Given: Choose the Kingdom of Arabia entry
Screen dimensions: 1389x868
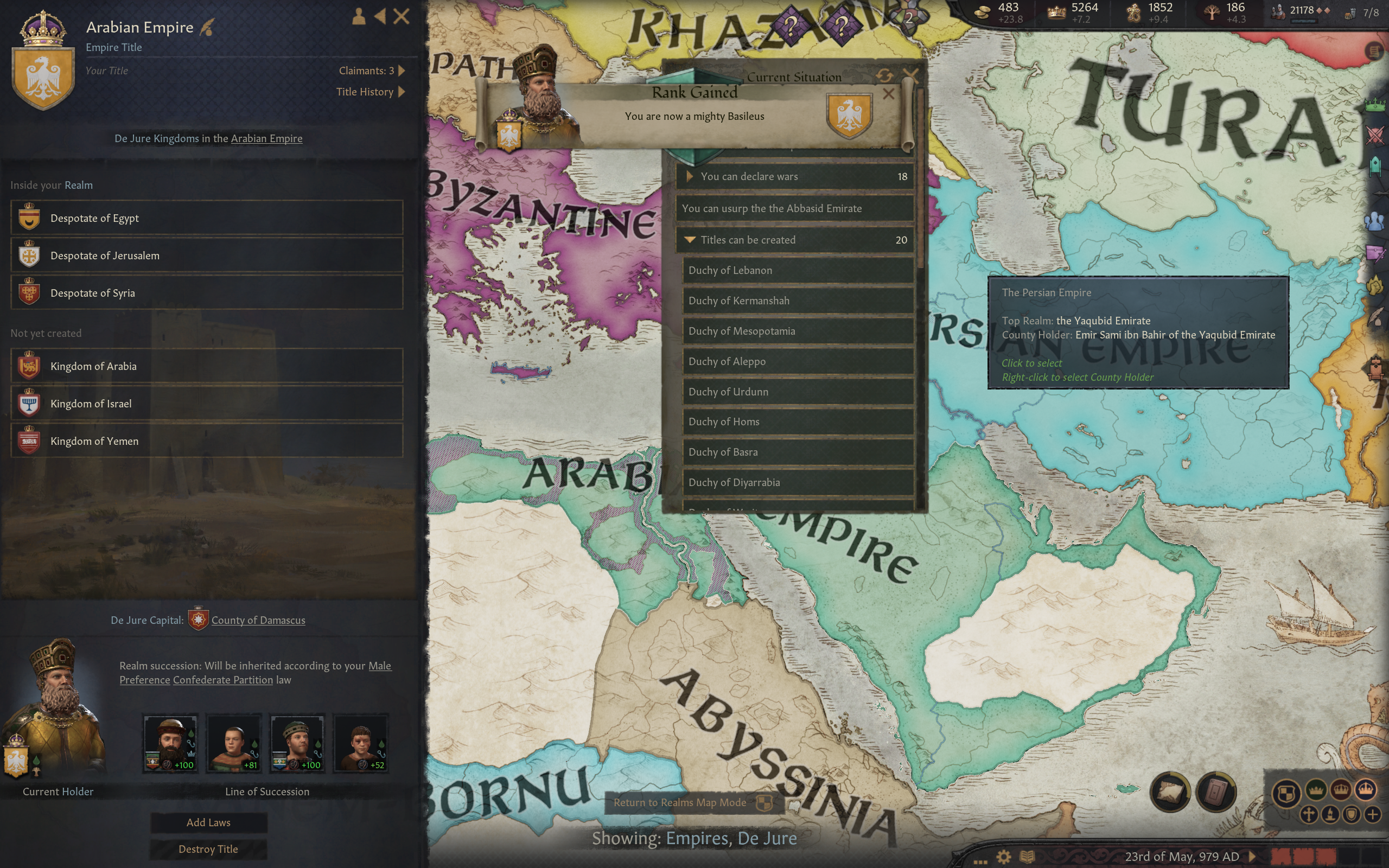Looking at the screenshot, I should [207, 366].
